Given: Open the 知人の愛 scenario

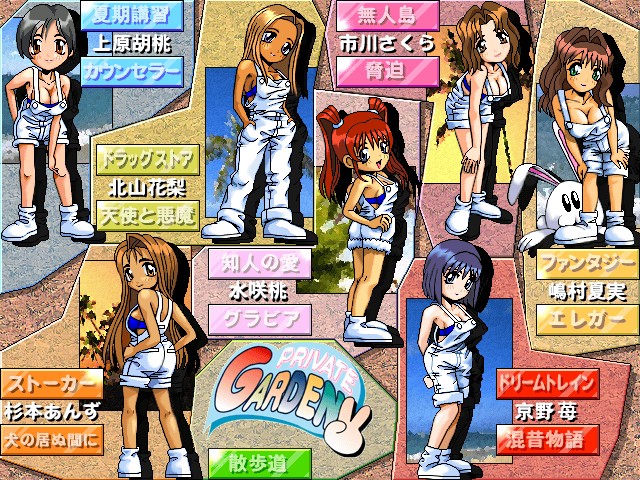Looking at the screenshot, I should 260,265.
